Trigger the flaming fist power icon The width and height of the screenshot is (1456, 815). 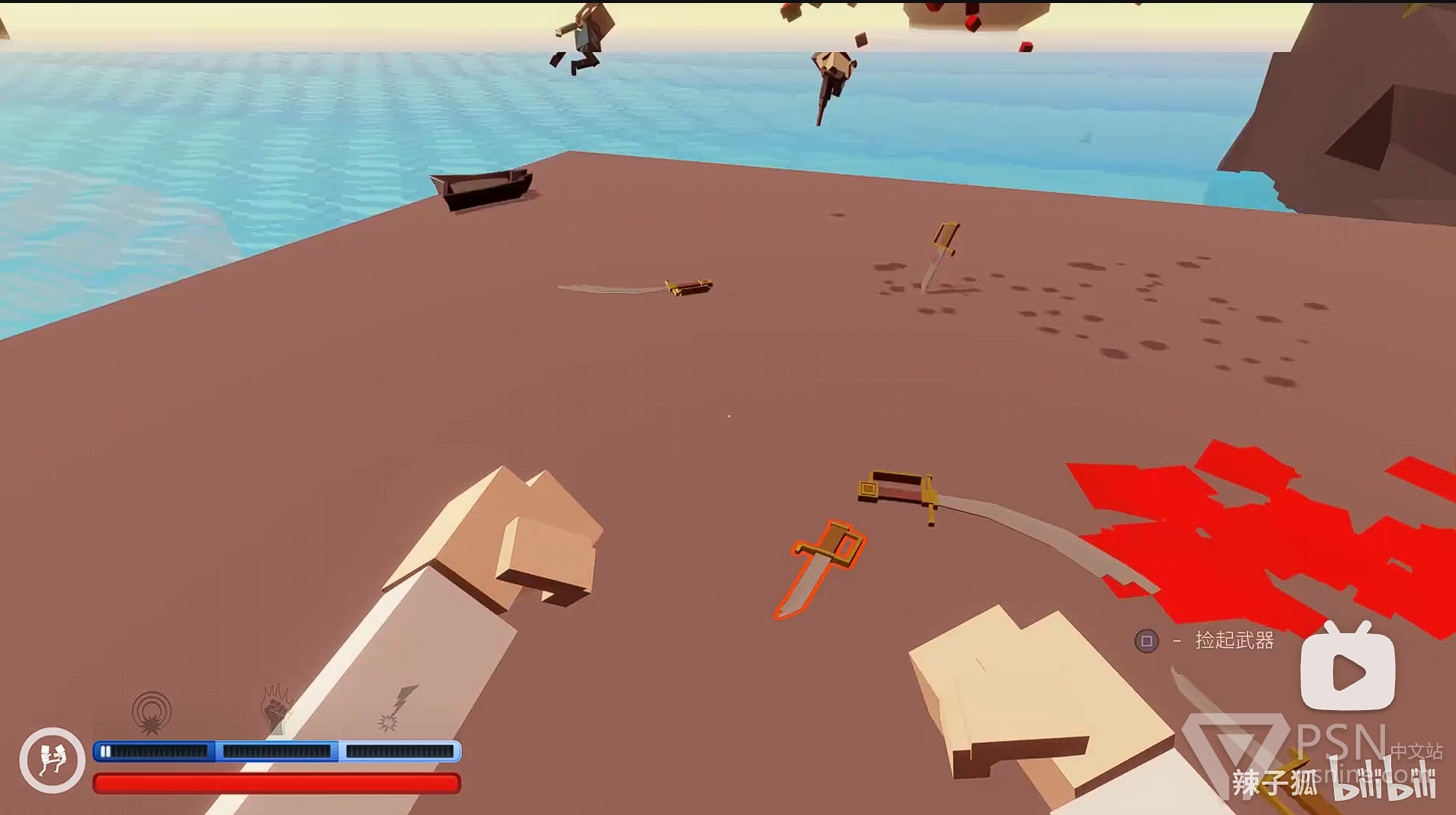pyautogui.click(x=275, y=708)
